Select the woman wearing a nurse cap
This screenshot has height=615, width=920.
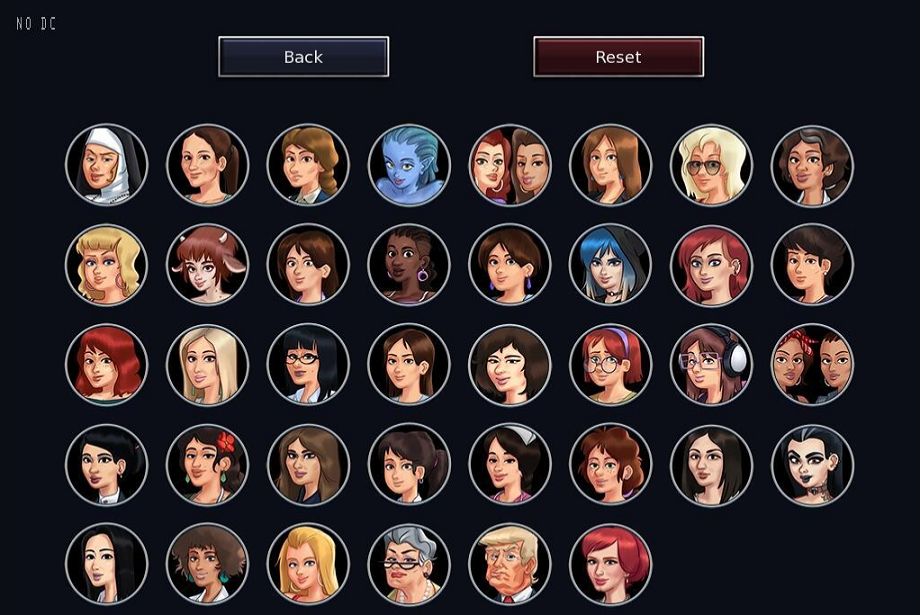pos(510,464)
